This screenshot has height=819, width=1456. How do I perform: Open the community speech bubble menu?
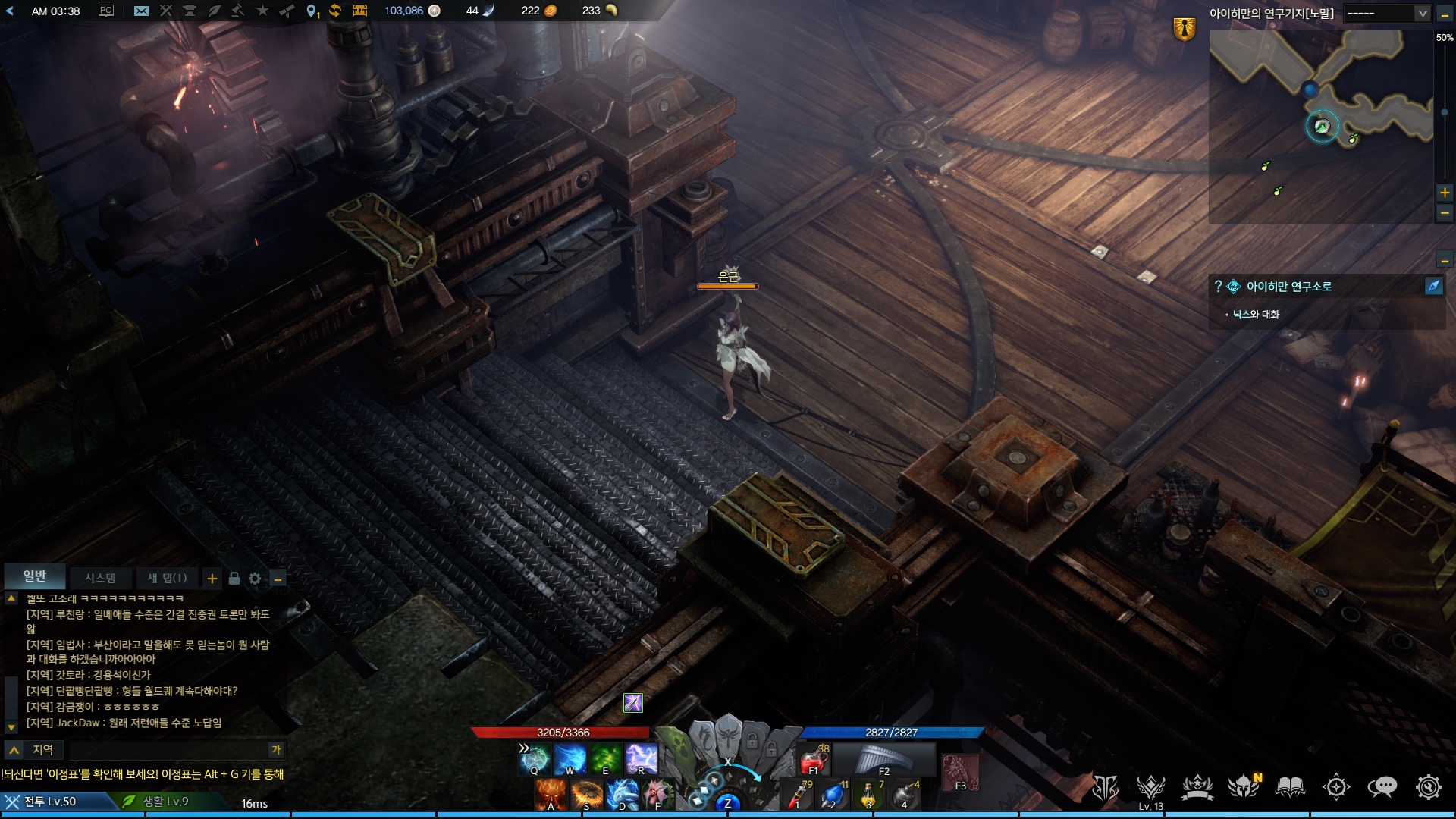click(1382, 788)
